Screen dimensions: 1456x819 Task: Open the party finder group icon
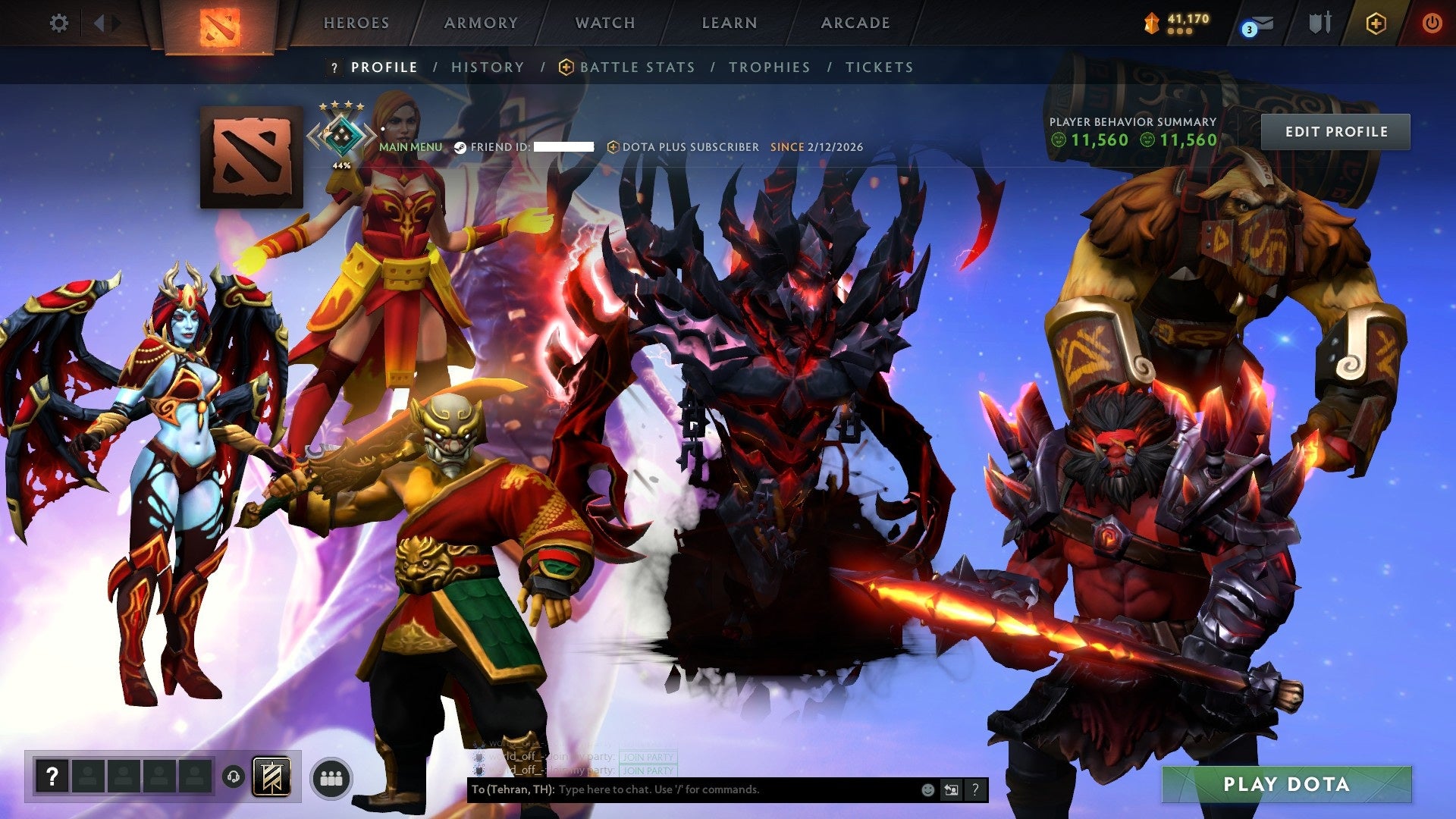(x=331, y=776)
